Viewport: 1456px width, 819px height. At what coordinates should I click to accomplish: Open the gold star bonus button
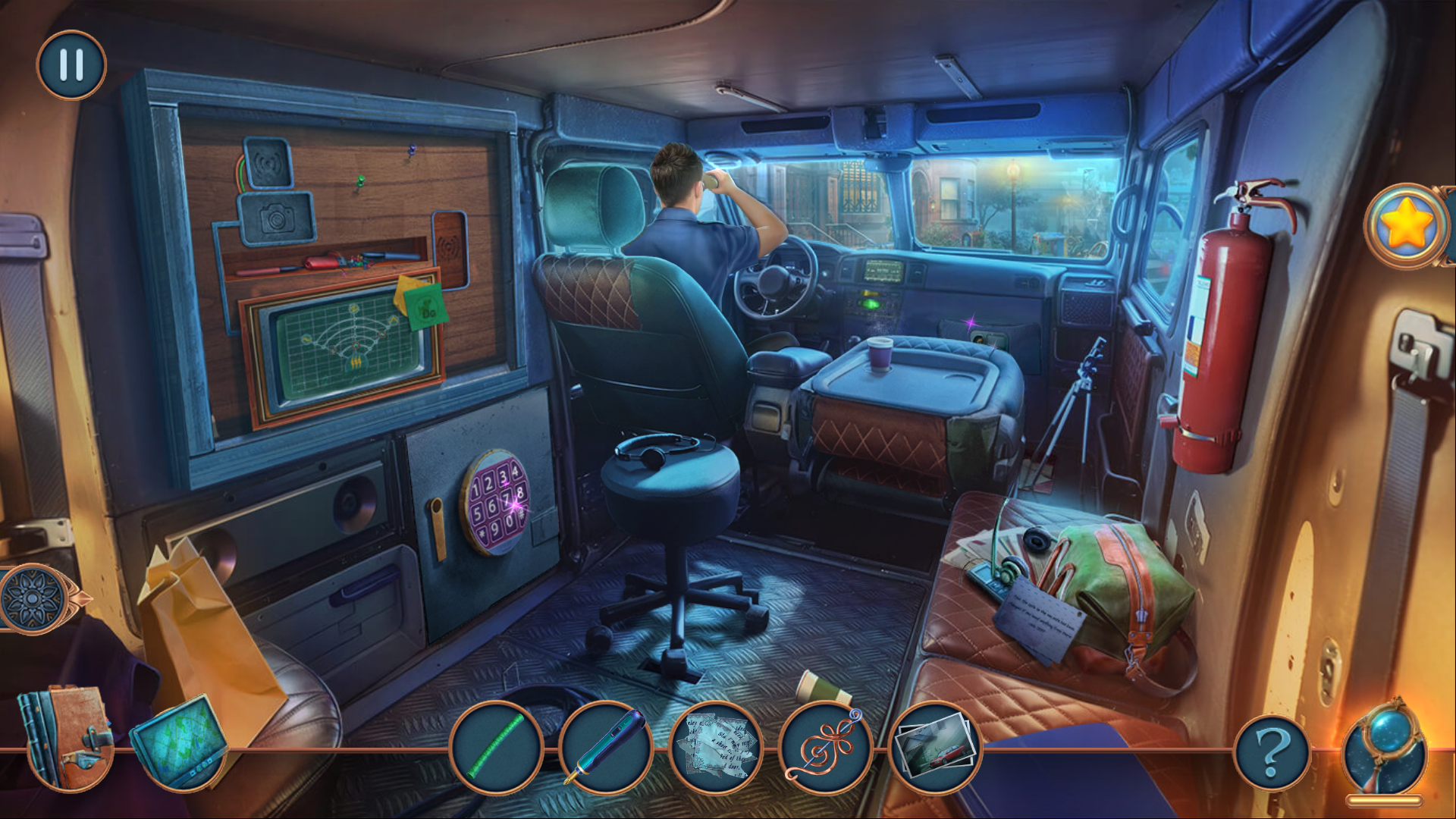pyautogui.click(x=1407, y=225)
